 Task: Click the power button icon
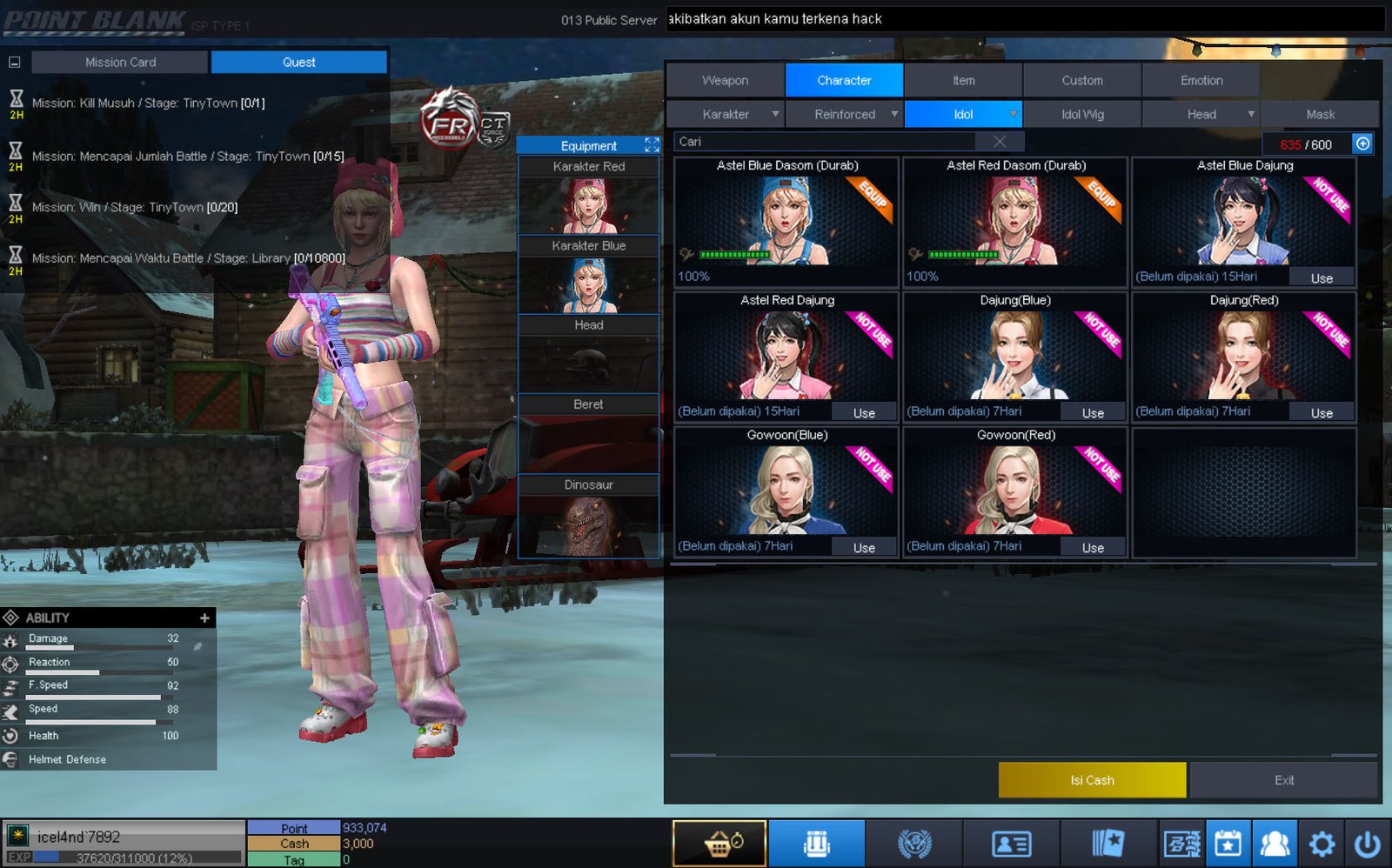tap(1367, 844)
